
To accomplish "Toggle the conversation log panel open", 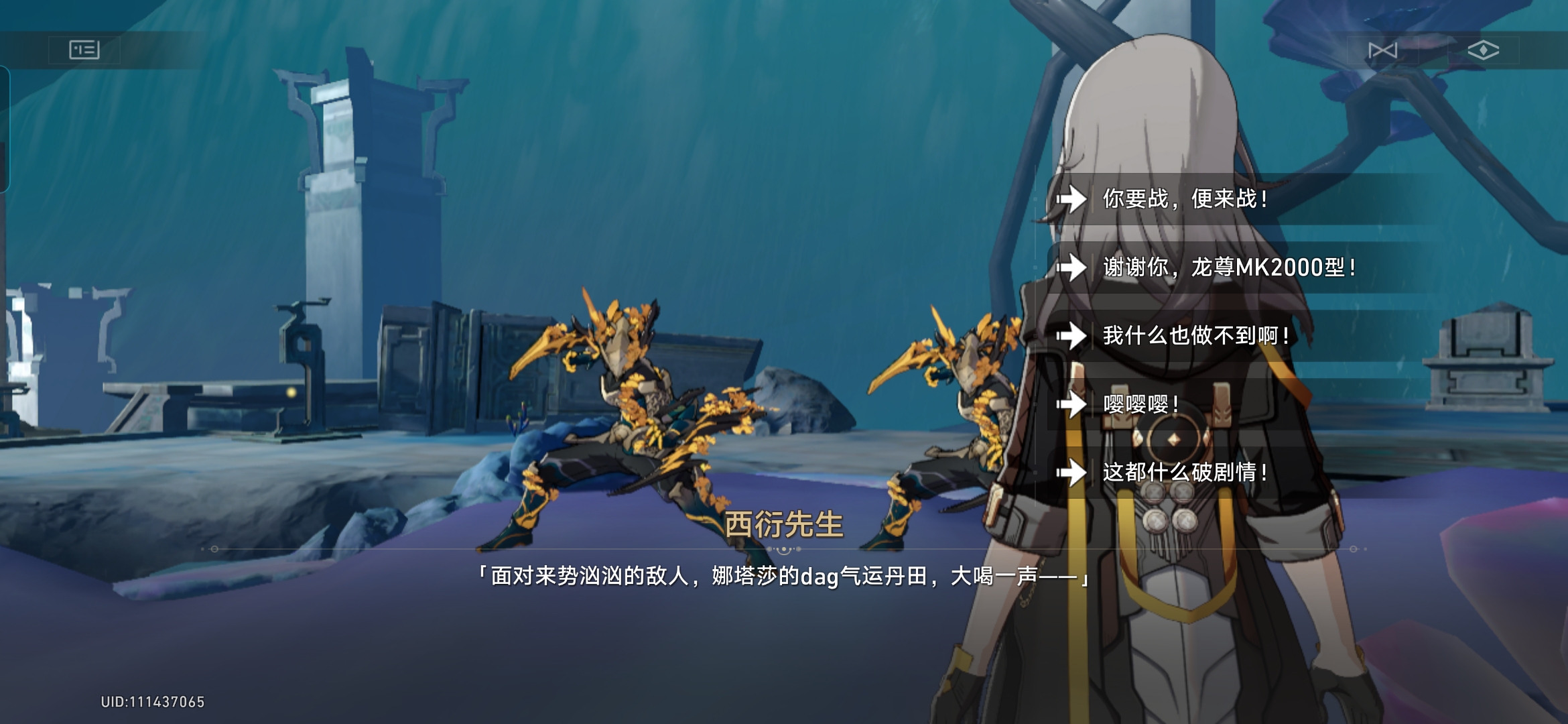I will [85, 50].
